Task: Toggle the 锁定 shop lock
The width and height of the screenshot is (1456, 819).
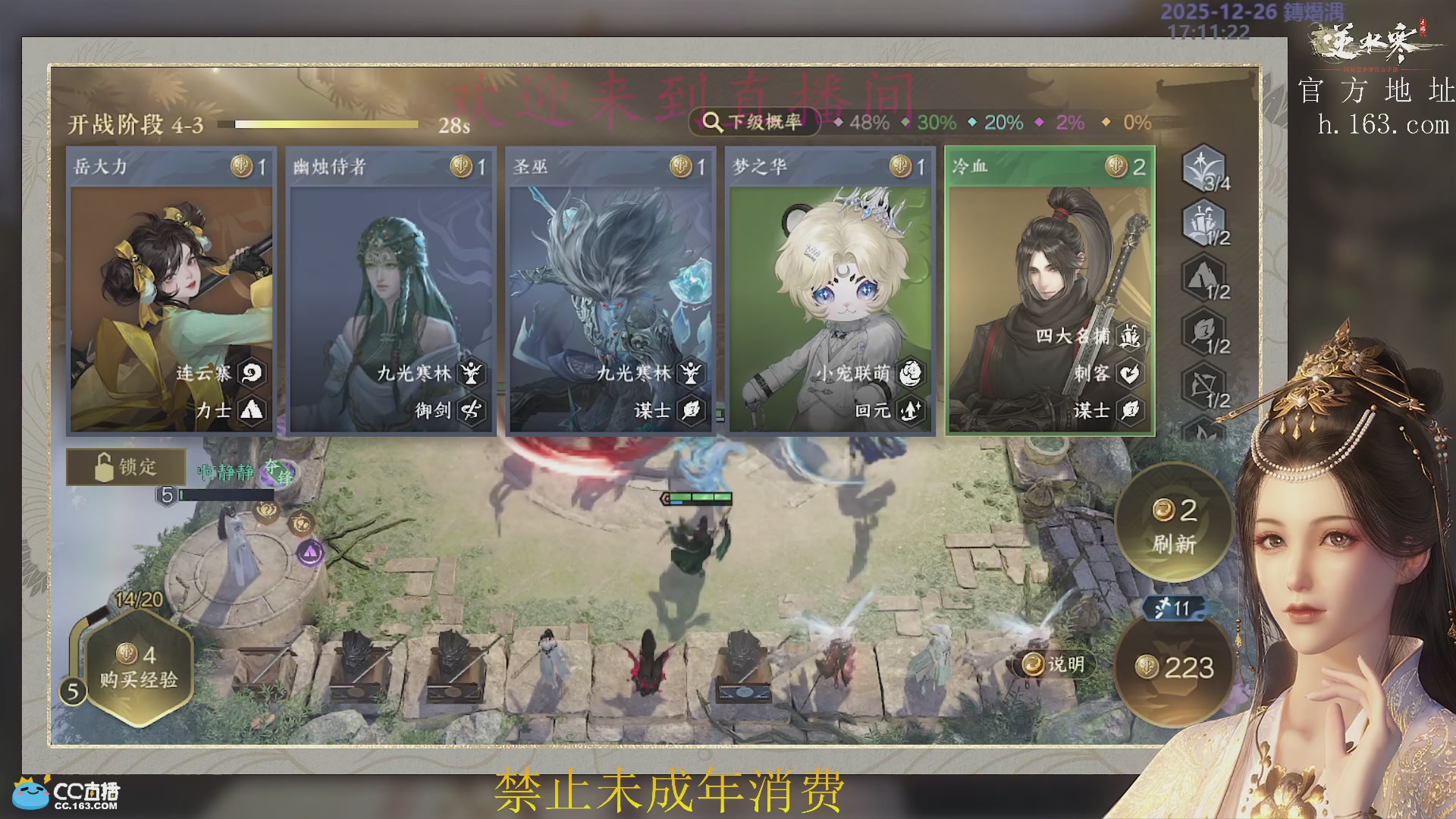Action: 126,467
